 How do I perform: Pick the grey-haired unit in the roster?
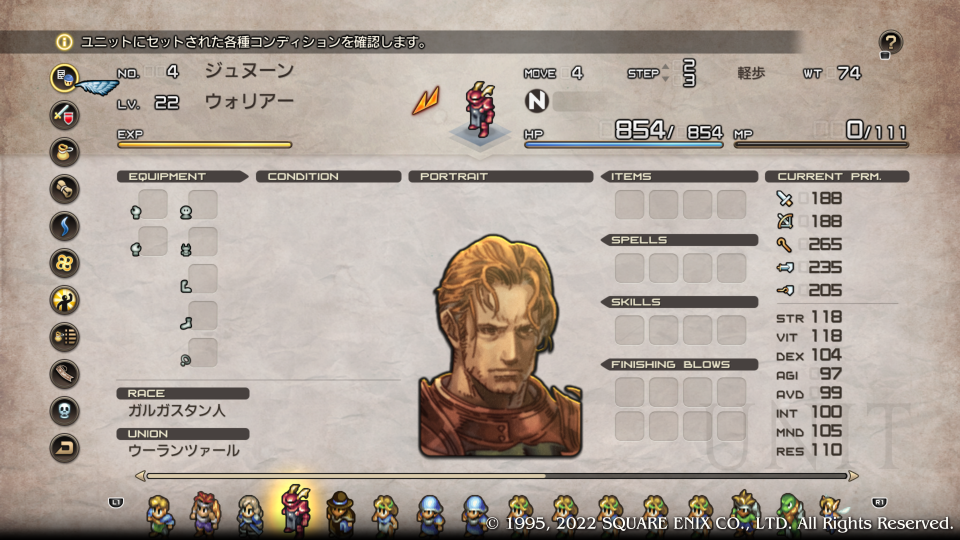coord(249,511)
